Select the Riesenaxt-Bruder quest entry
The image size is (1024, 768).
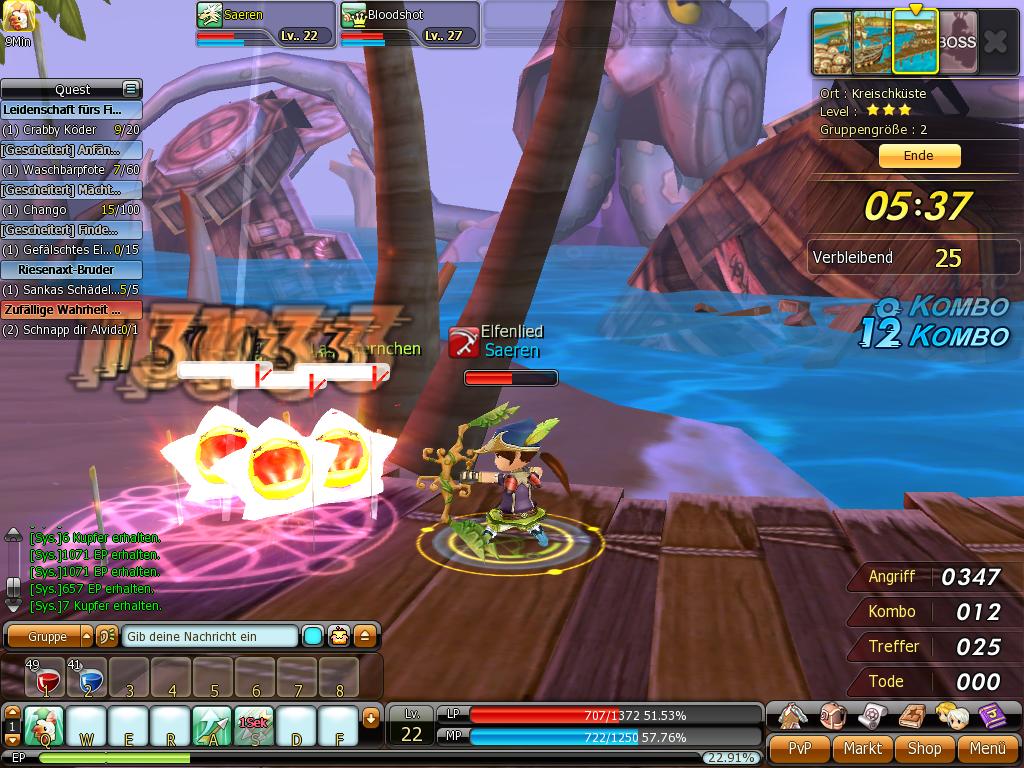(71, 270)
